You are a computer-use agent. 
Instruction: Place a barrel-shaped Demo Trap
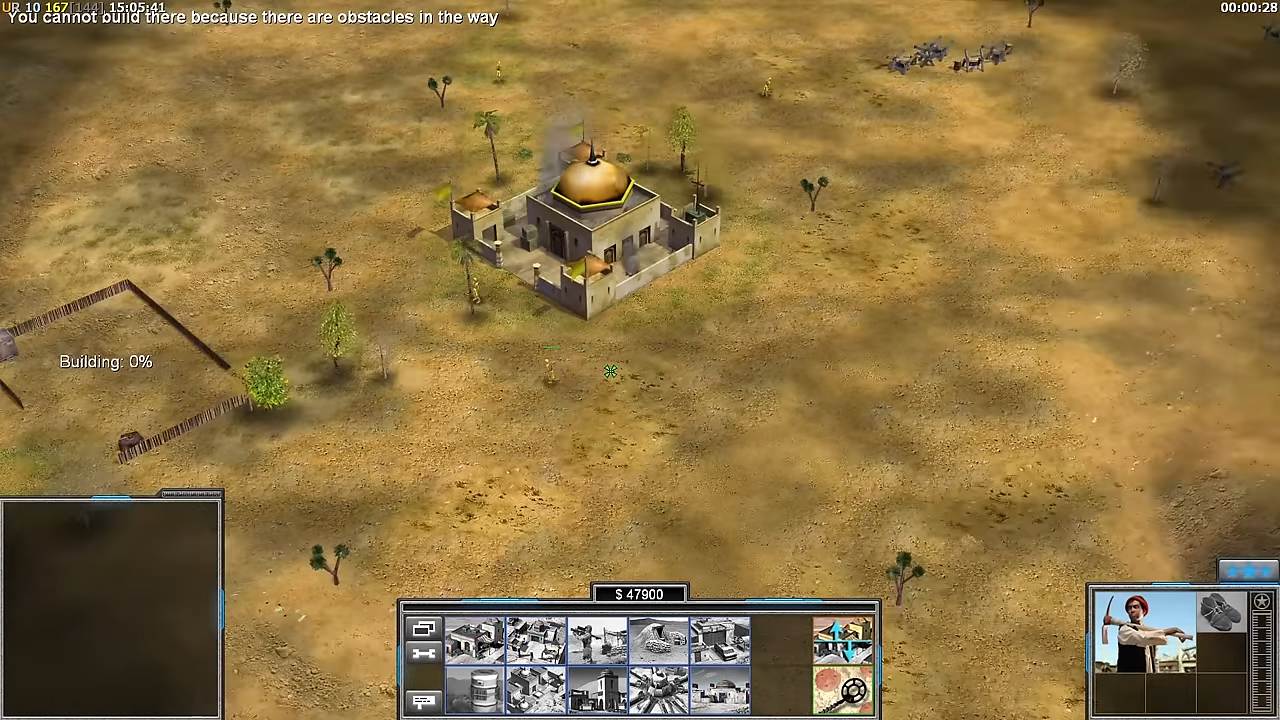coord(475,690)
